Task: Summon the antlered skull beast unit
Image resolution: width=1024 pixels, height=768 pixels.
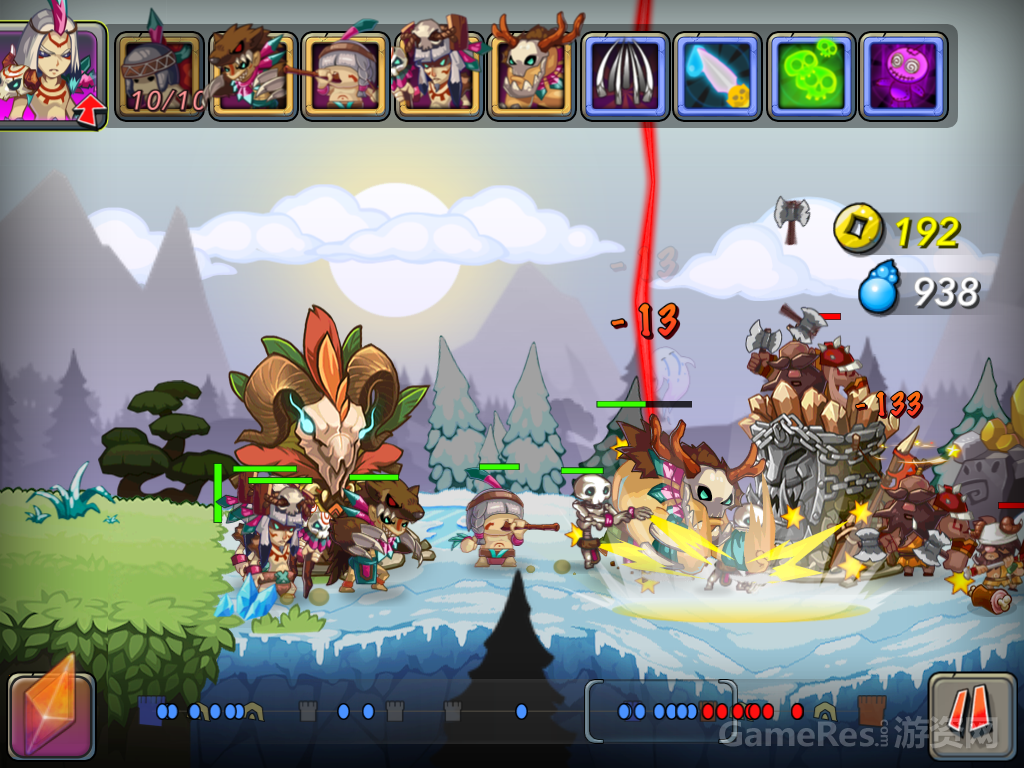Action: [532, 76]
